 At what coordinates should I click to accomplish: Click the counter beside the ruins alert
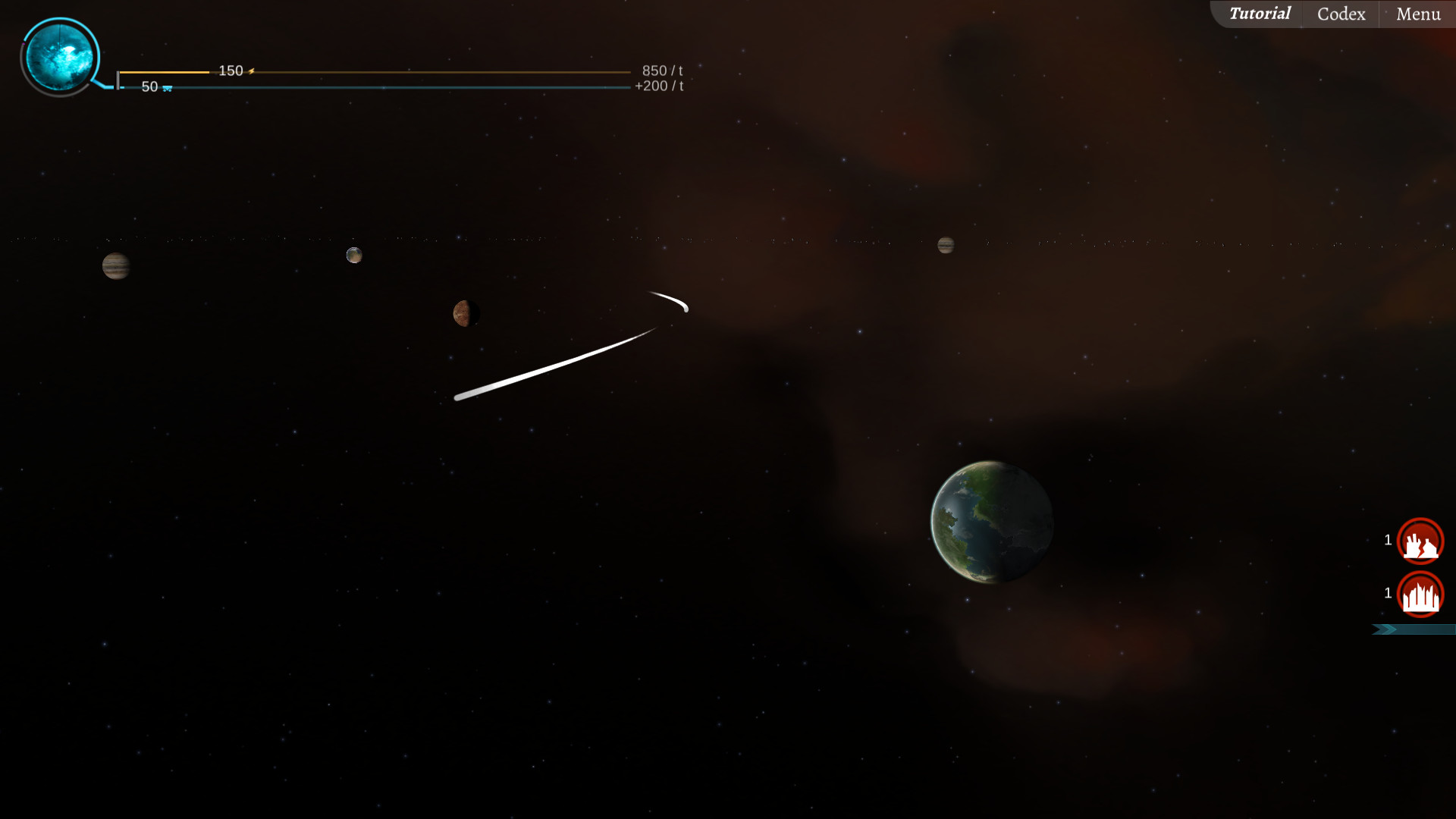point(1388,541)
